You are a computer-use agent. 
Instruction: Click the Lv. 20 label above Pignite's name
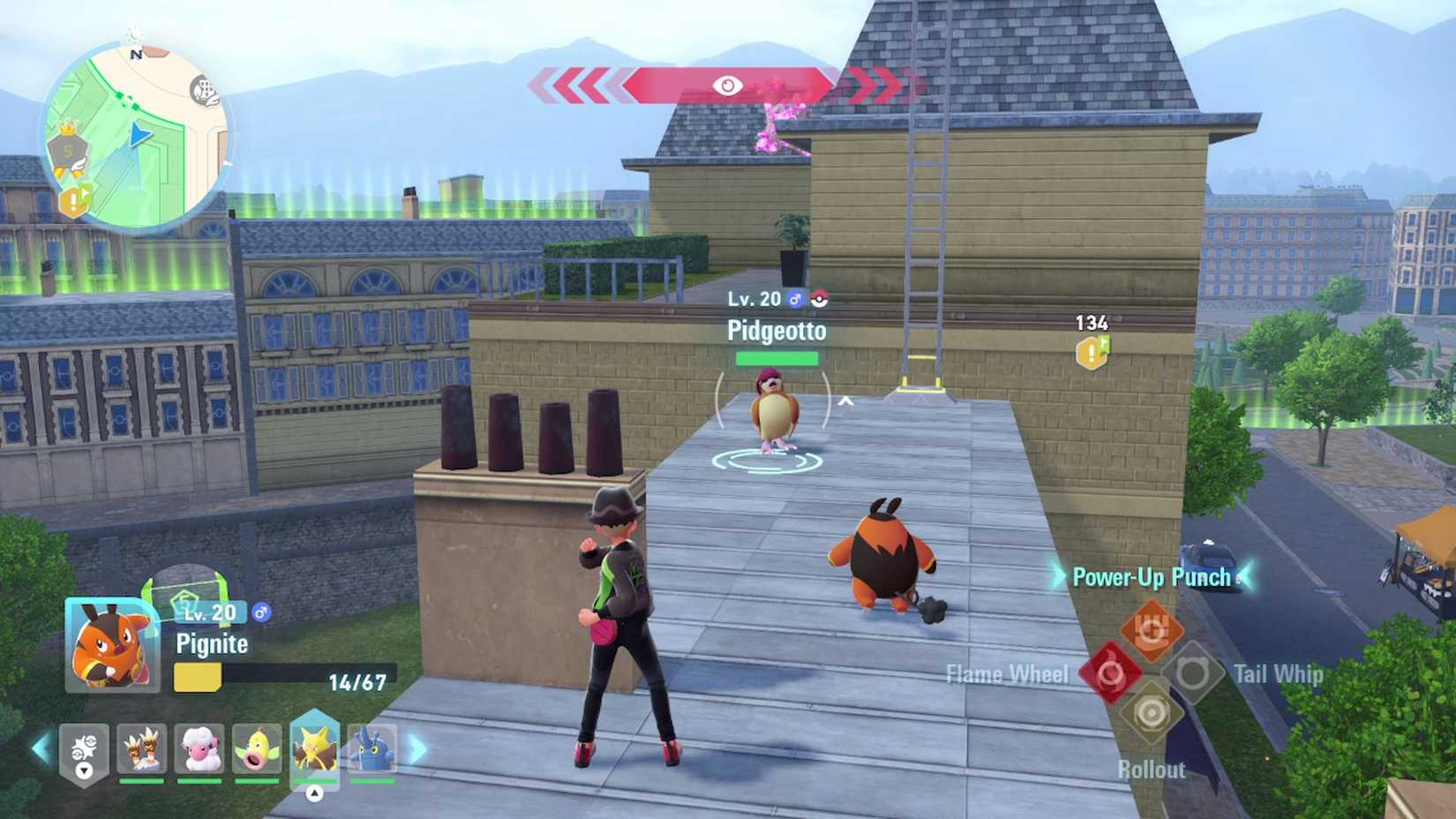pyautogui.click(x=209, y=612)
